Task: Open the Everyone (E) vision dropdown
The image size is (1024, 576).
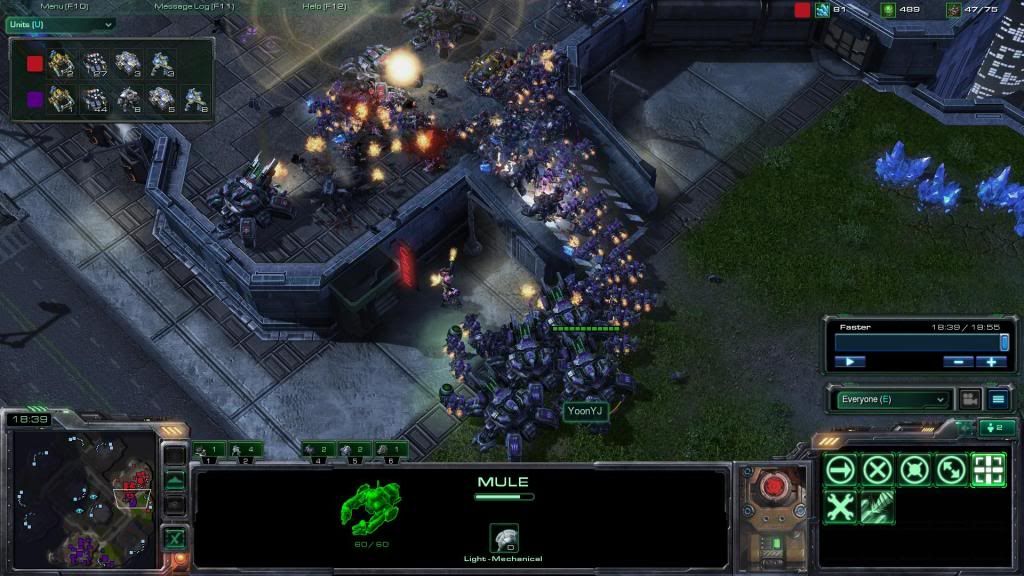Action: tap(892, 399)
